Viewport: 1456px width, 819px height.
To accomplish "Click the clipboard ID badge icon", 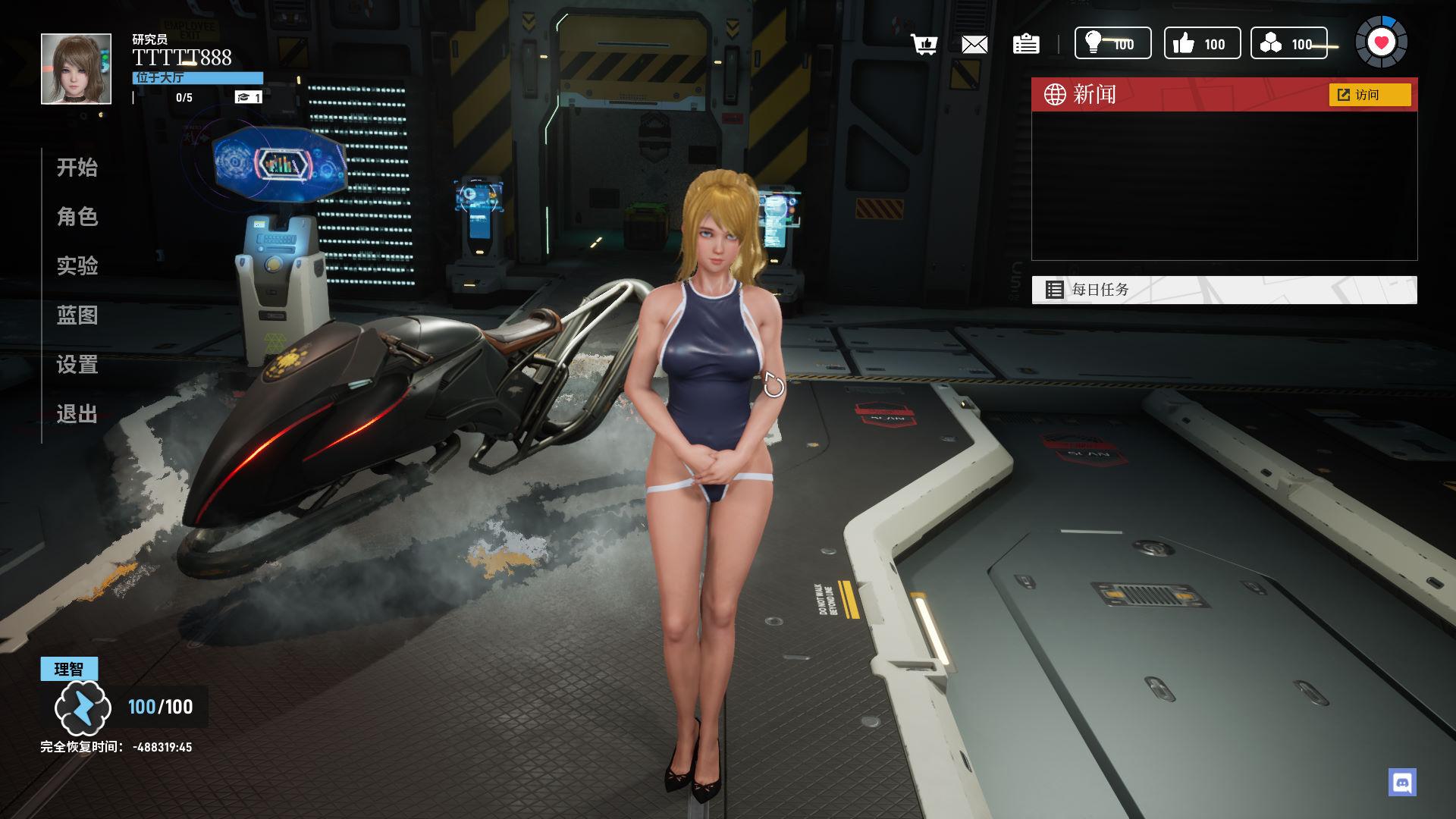I will [x=1026, y=45].
